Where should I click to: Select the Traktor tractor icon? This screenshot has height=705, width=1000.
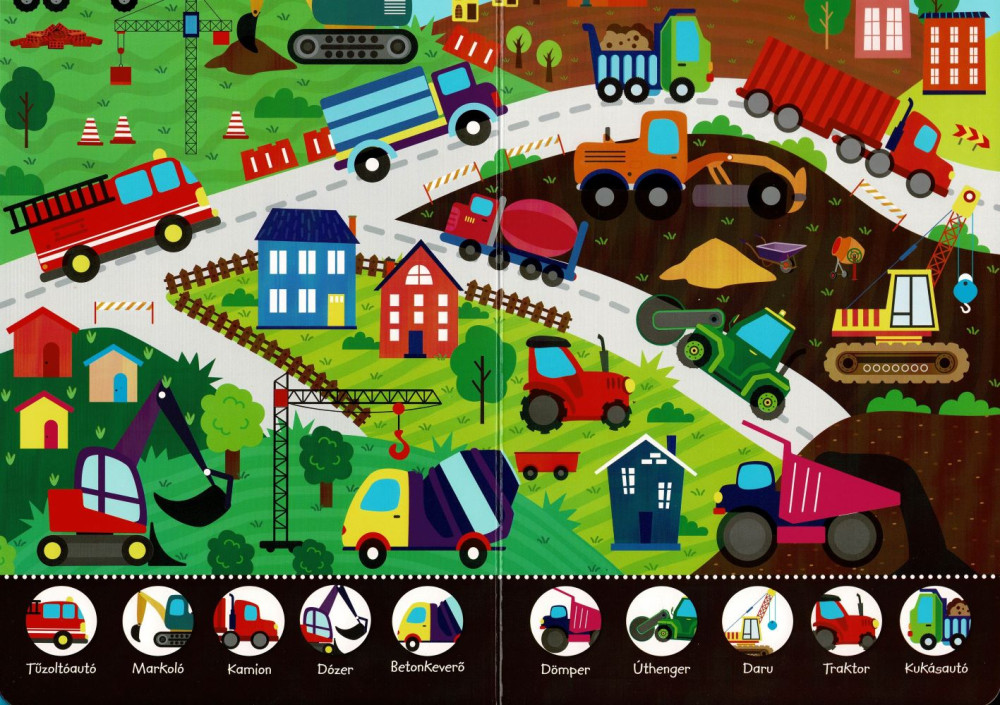click(845, 620)
